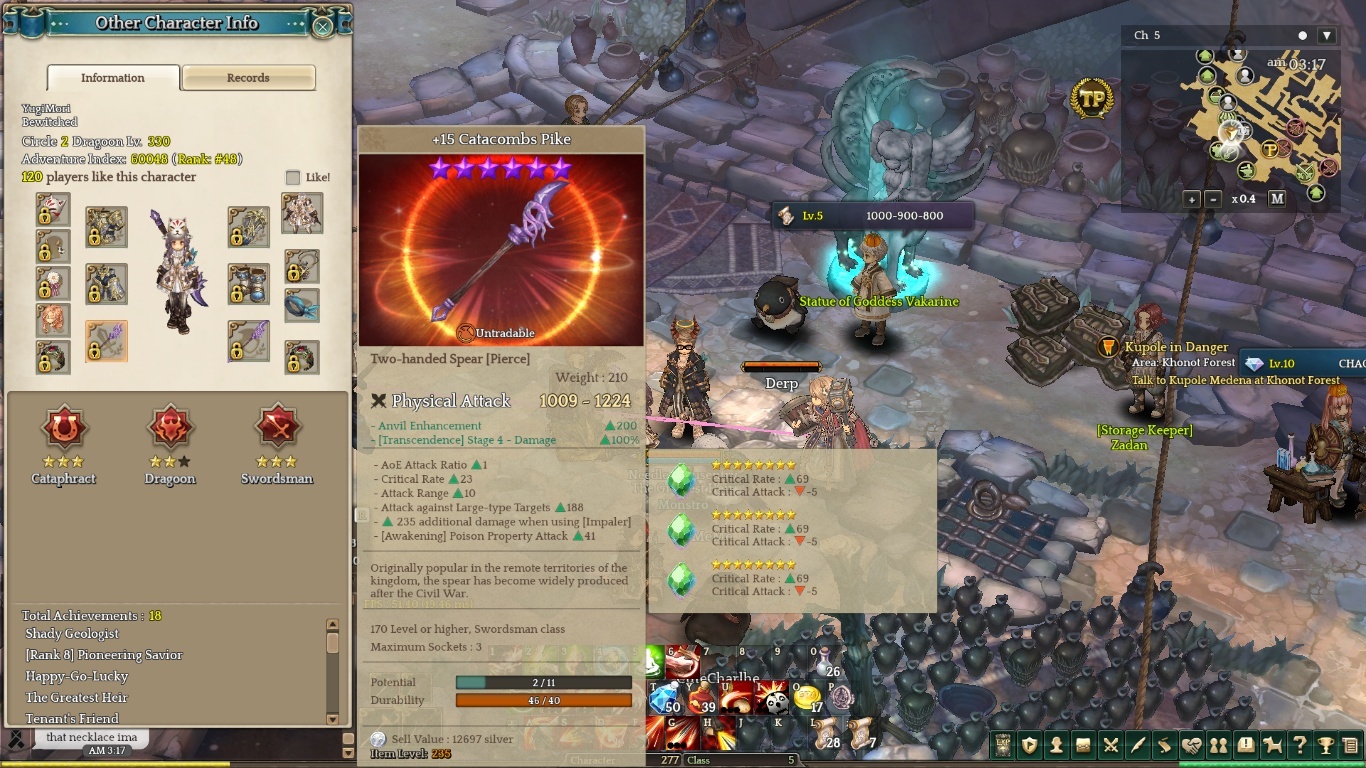
Task: Open the full map with M button
Action: 1277,199
